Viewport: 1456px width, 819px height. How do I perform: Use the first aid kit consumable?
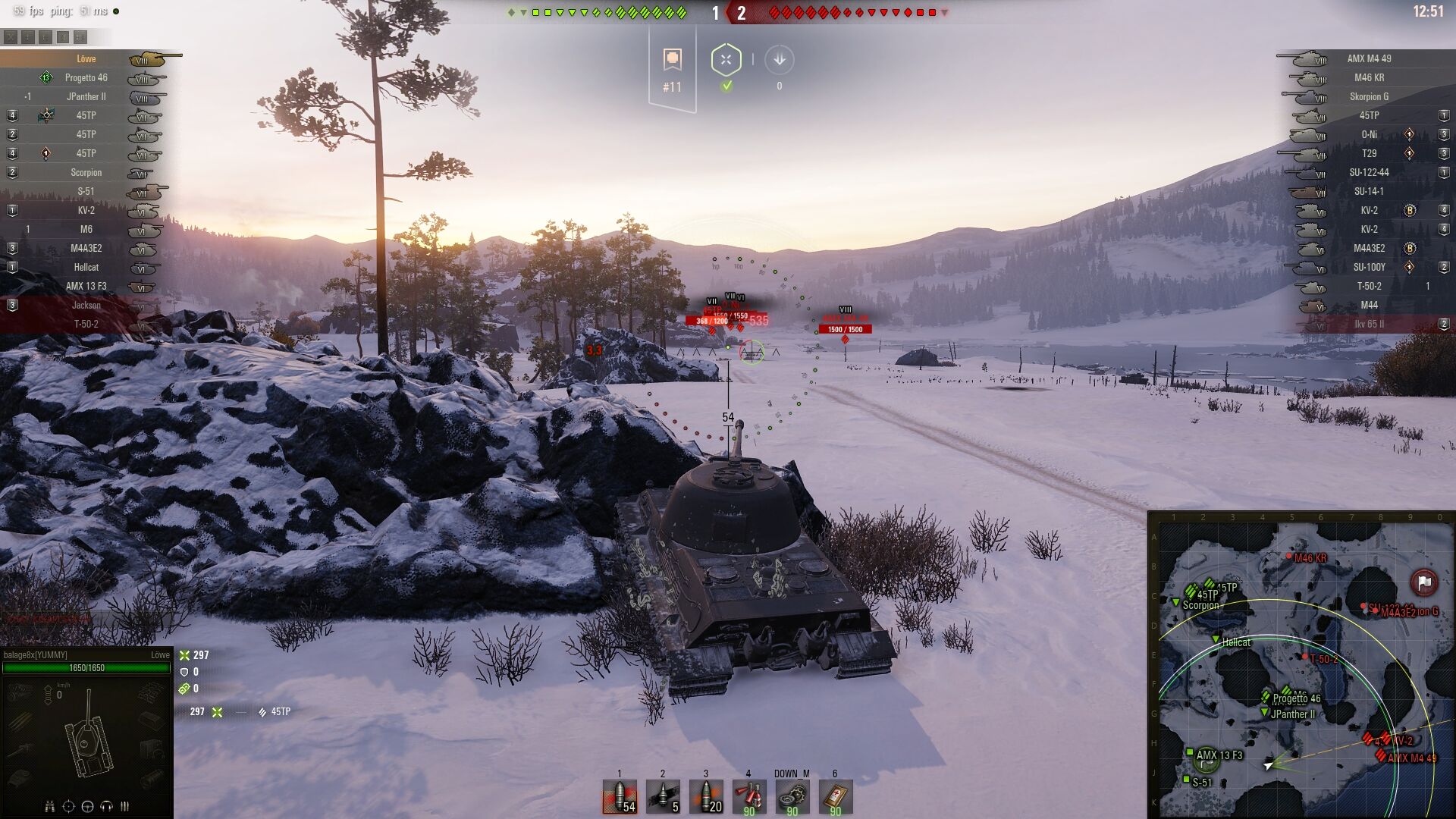[835, 797]
